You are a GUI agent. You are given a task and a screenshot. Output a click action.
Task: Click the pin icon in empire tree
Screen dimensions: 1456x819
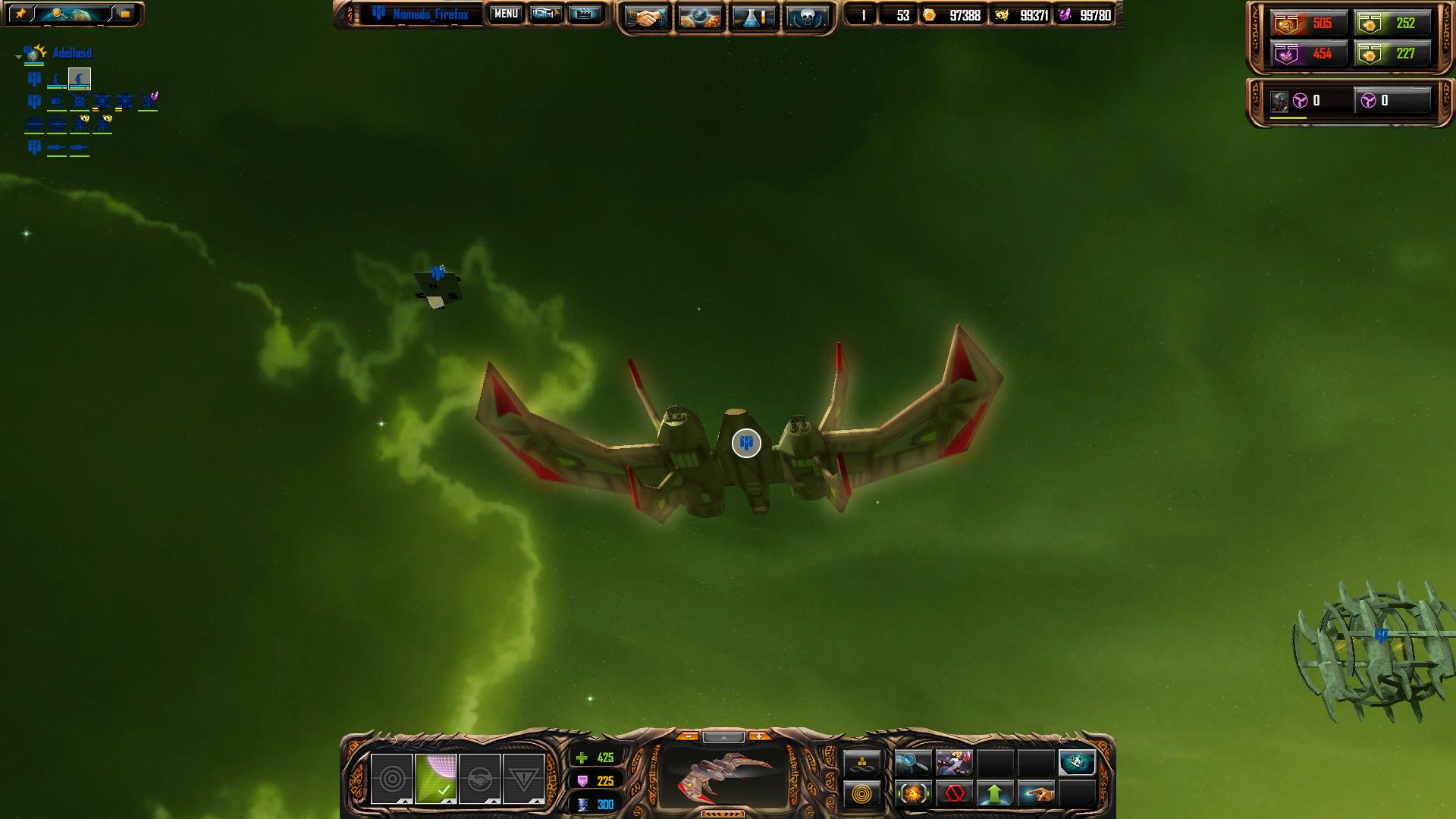click(x=20, y=14)
